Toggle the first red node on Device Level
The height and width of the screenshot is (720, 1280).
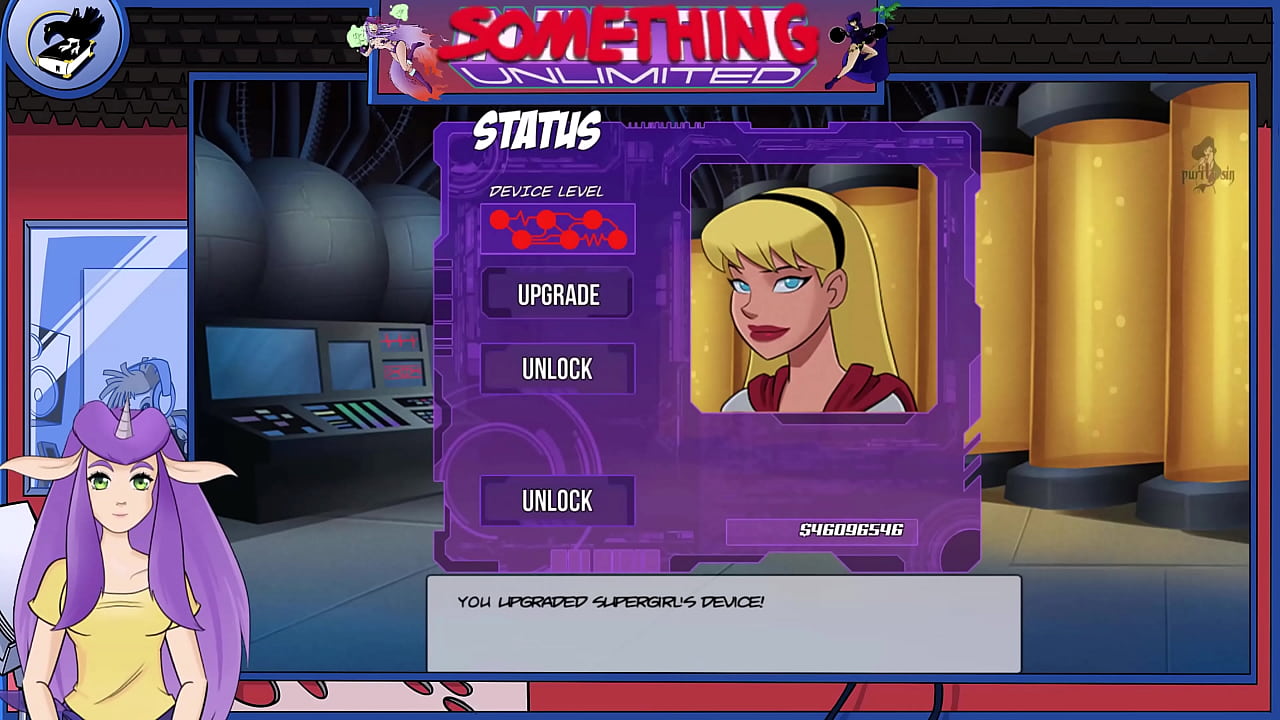pos(497,222)
